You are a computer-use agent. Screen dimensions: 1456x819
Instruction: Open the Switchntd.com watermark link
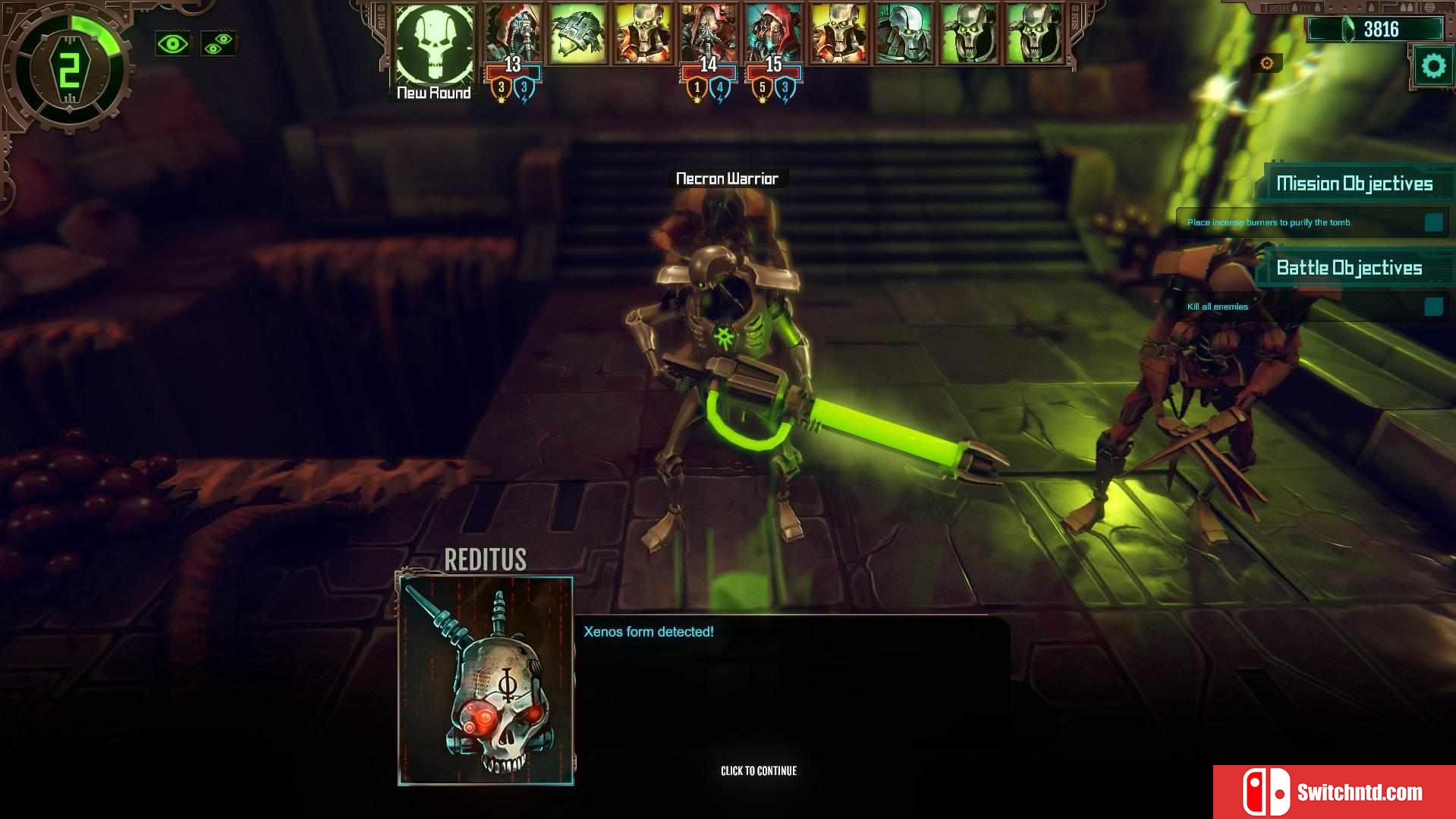tap(1334, 792)
